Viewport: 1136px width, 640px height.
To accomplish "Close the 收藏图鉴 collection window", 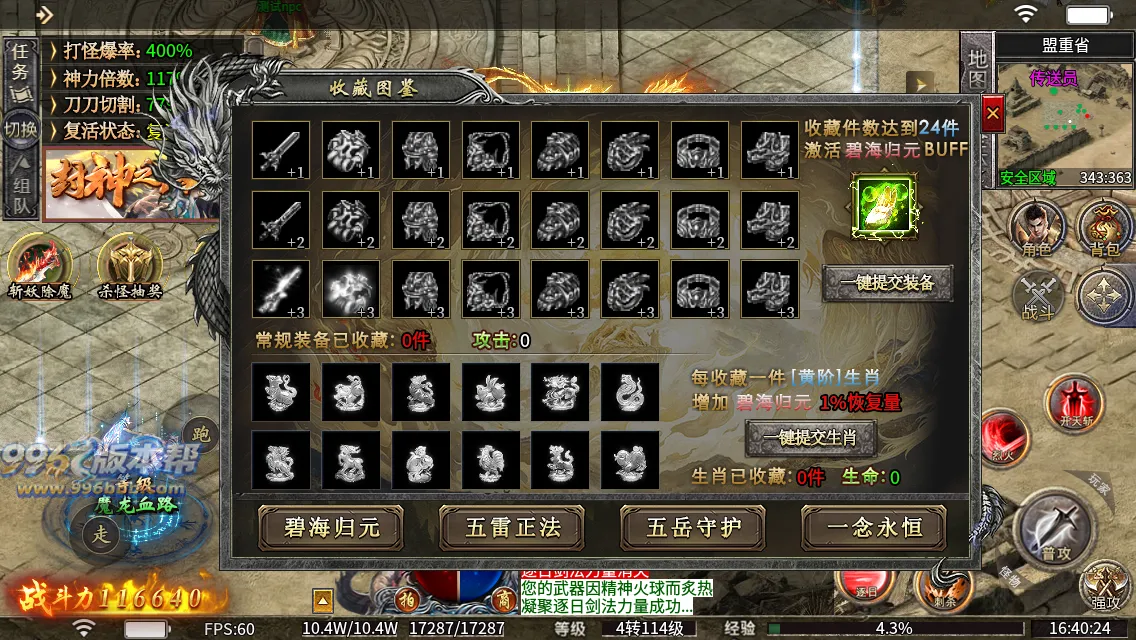I will 992,115.
